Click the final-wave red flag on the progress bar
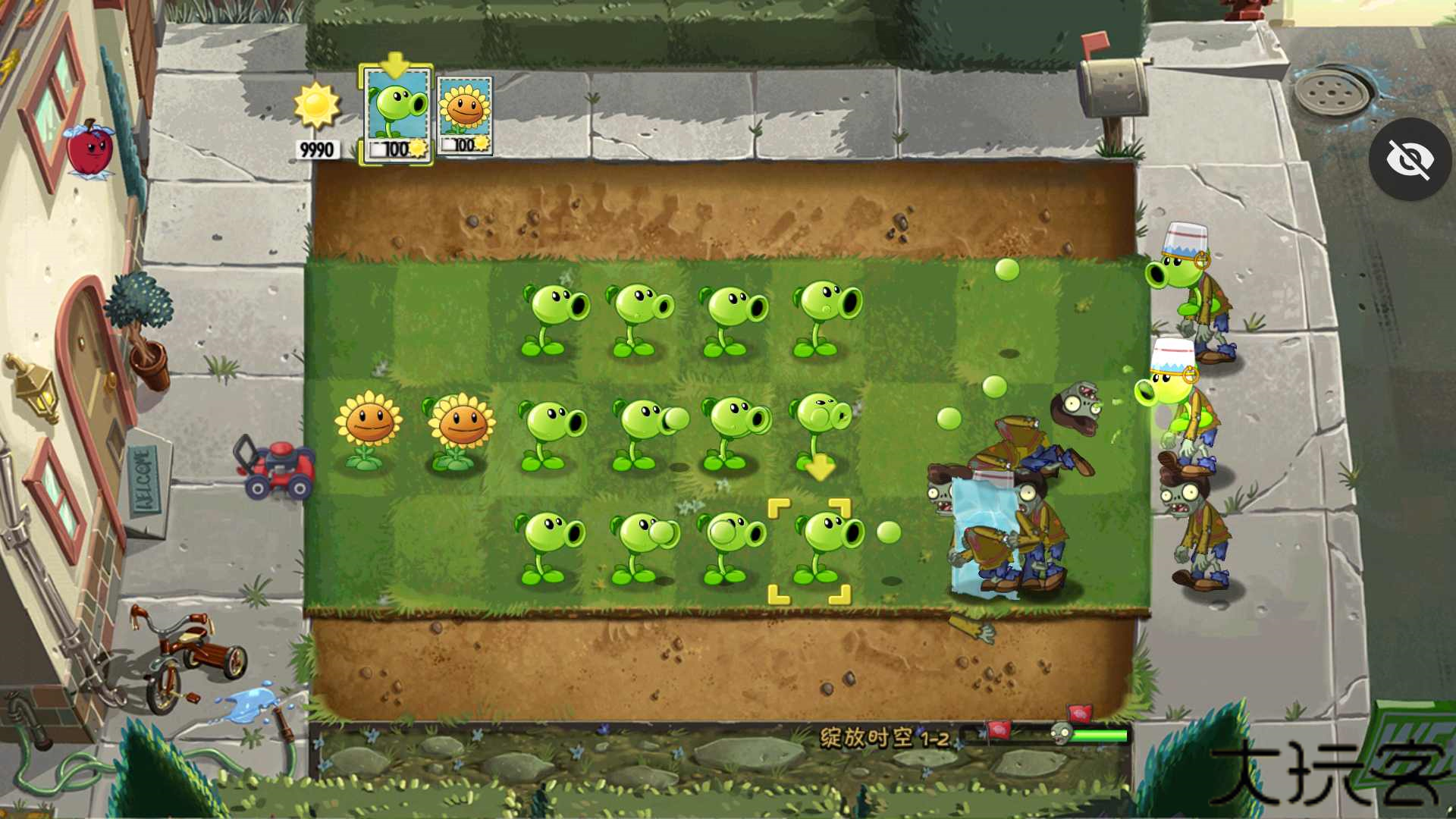The height and width of the screenshot is (819, 1456). pos(1079,711)
